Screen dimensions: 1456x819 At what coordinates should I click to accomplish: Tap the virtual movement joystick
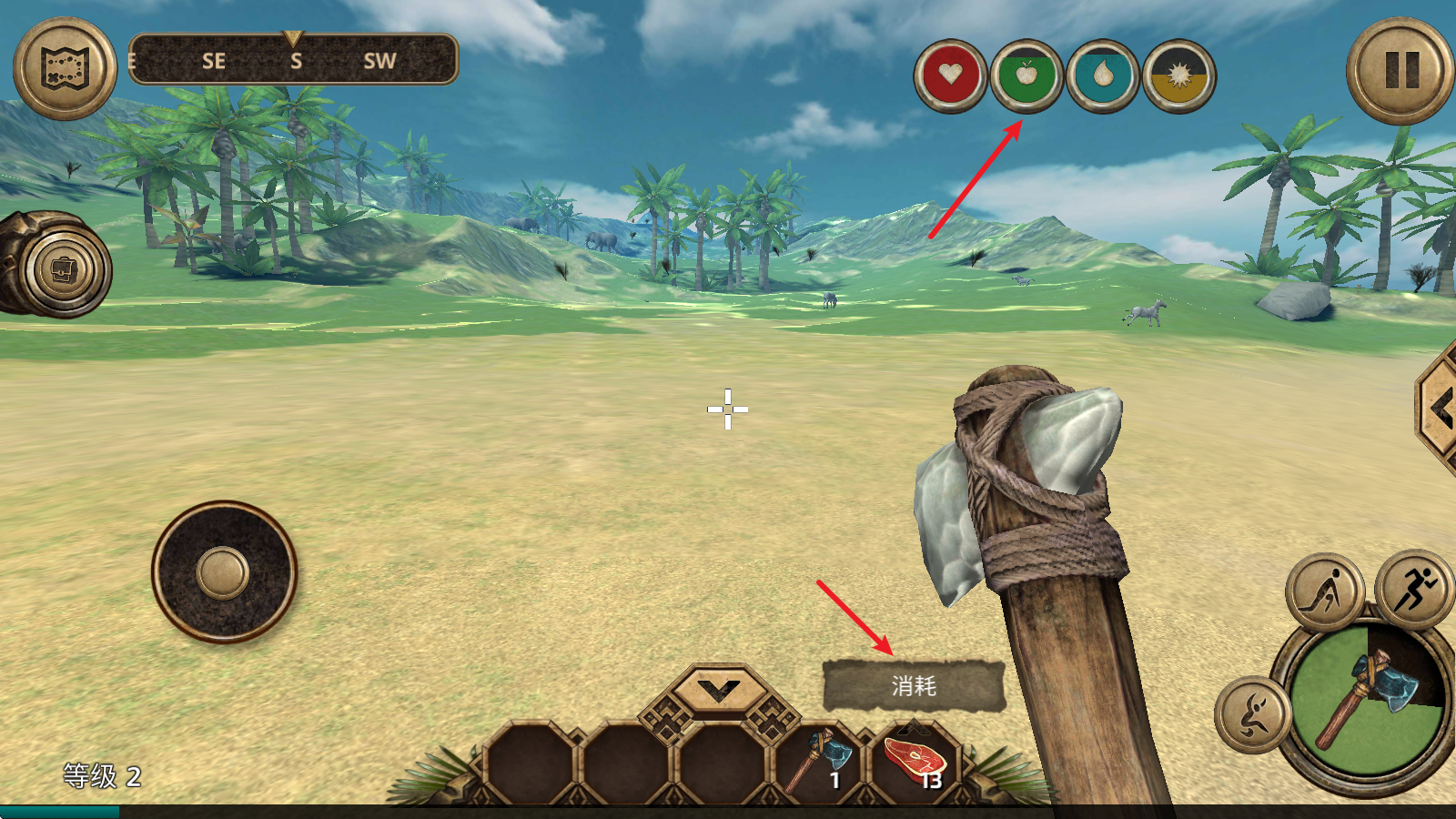[224, 573]
